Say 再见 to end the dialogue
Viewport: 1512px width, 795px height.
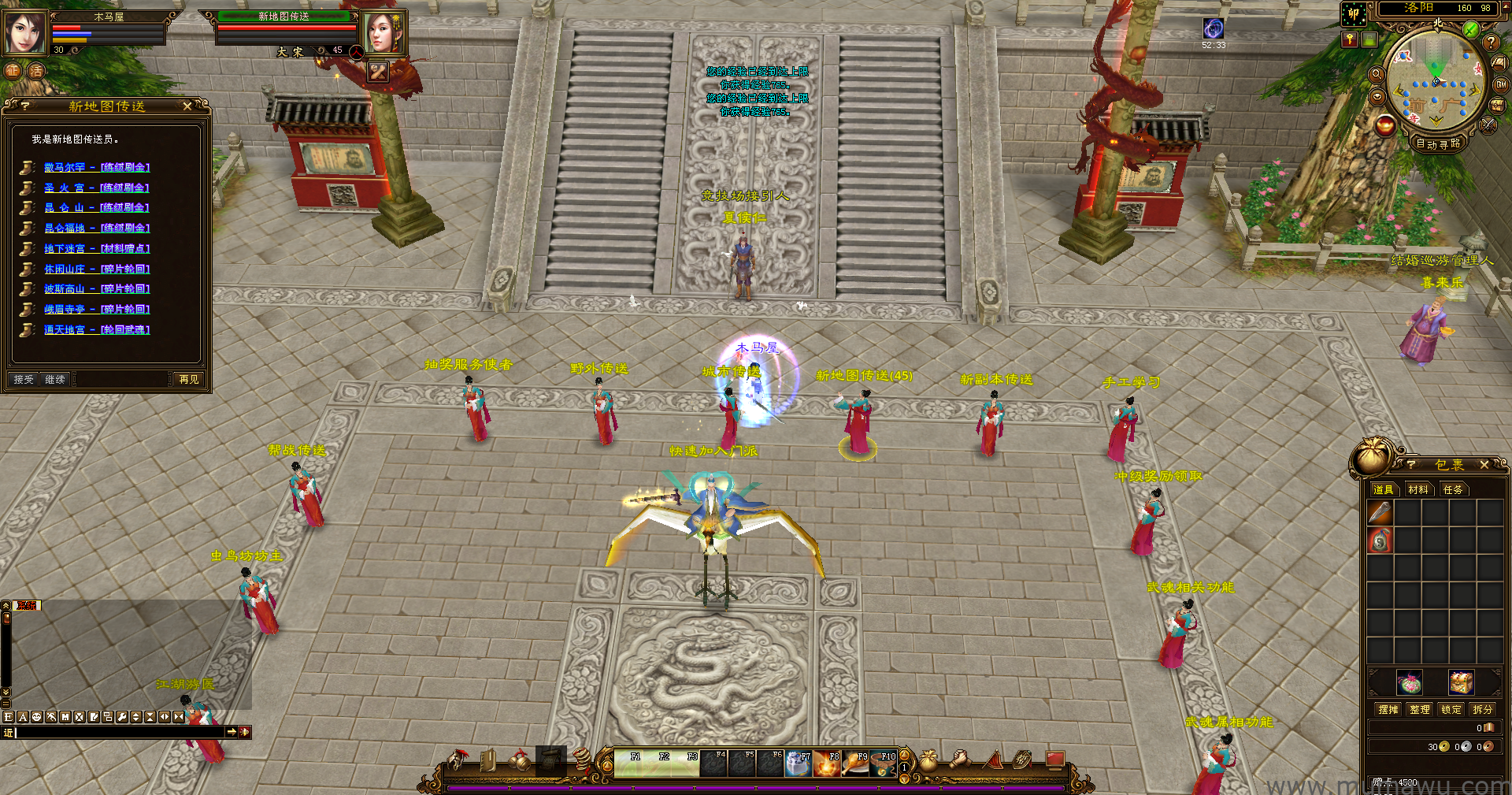click(189, 379)
